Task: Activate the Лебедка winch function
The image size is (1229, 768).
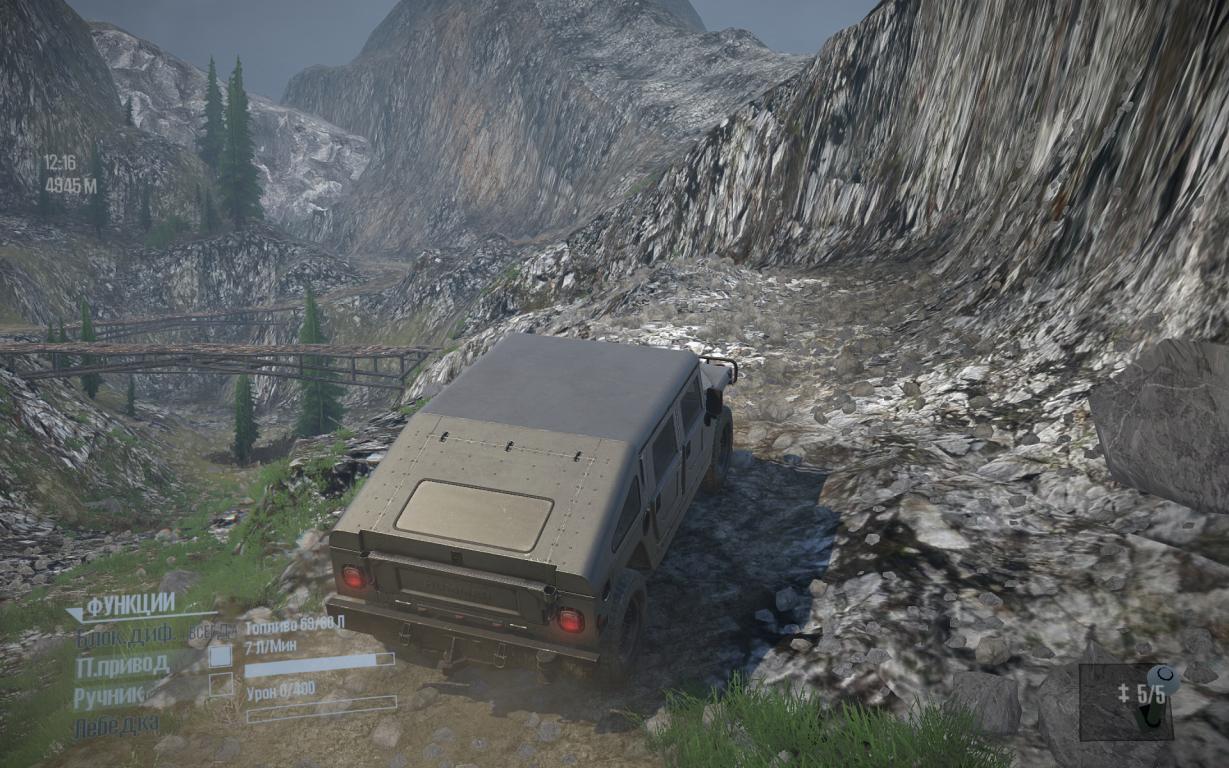Action: tap(116, 727)
